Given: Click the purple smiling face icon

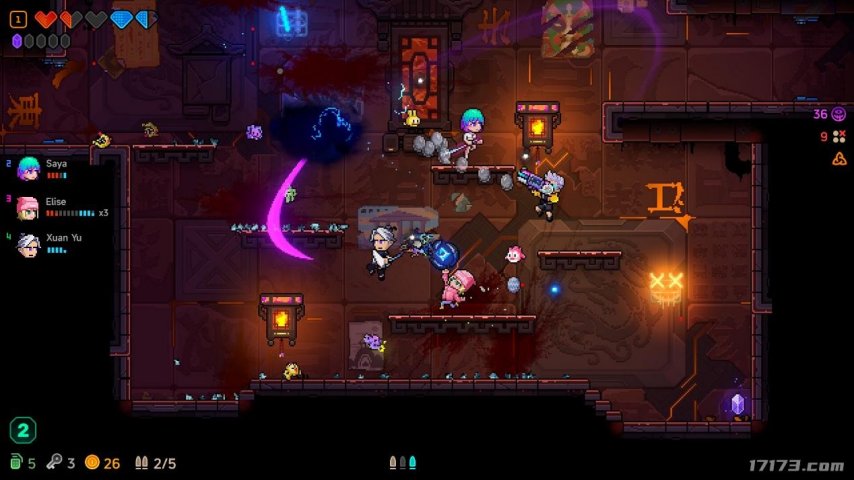Looking at the screenshot, I should (839, 115).
